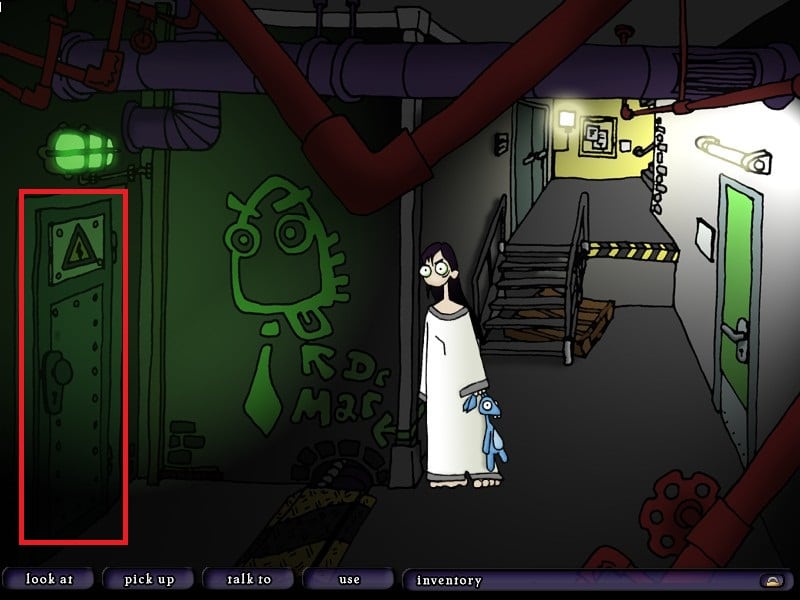Click the "use" verb button
The image size is (800, 600).
click(x=349, y=579)
